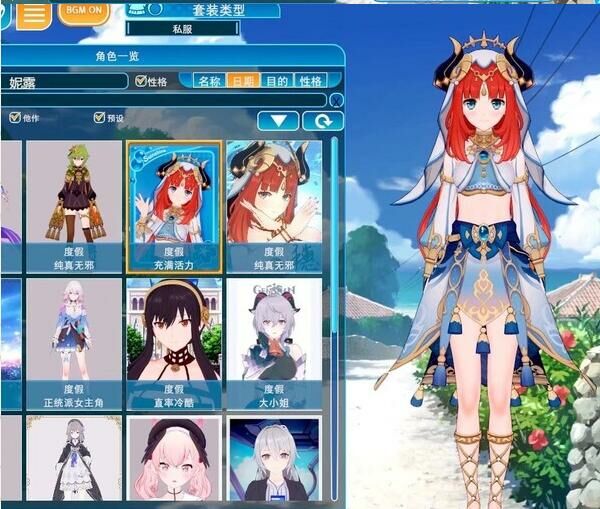Sort characters by 名称
The width and height of the screenshot is (600, 509).
pos(209,81)
